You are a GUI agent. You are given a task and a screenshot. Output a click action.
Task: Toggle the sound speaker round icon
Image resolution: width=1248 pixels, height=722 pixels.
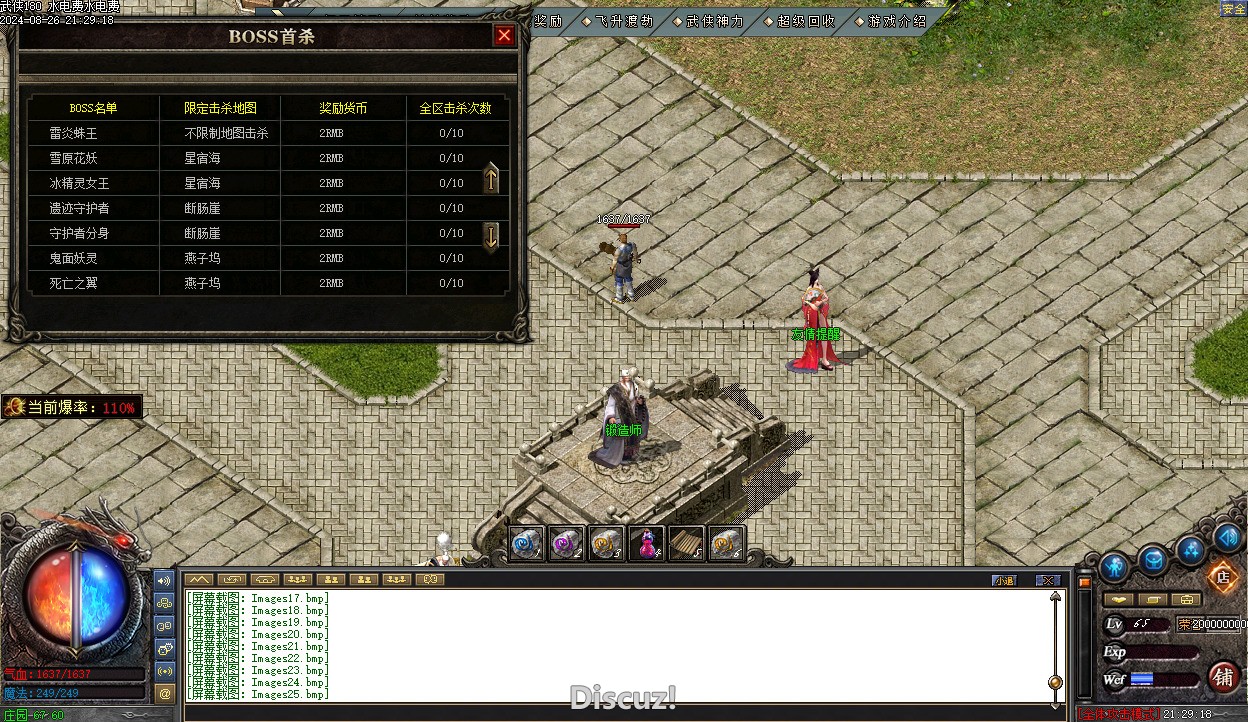1228,539
